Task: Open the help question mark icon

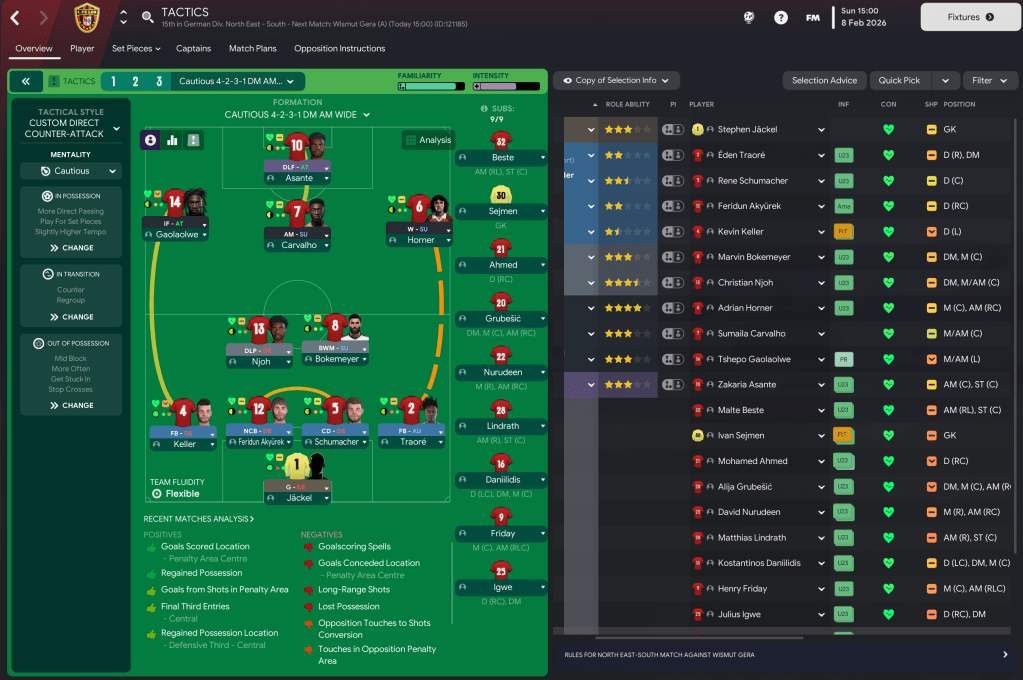Action: click(x=781, y=17)
